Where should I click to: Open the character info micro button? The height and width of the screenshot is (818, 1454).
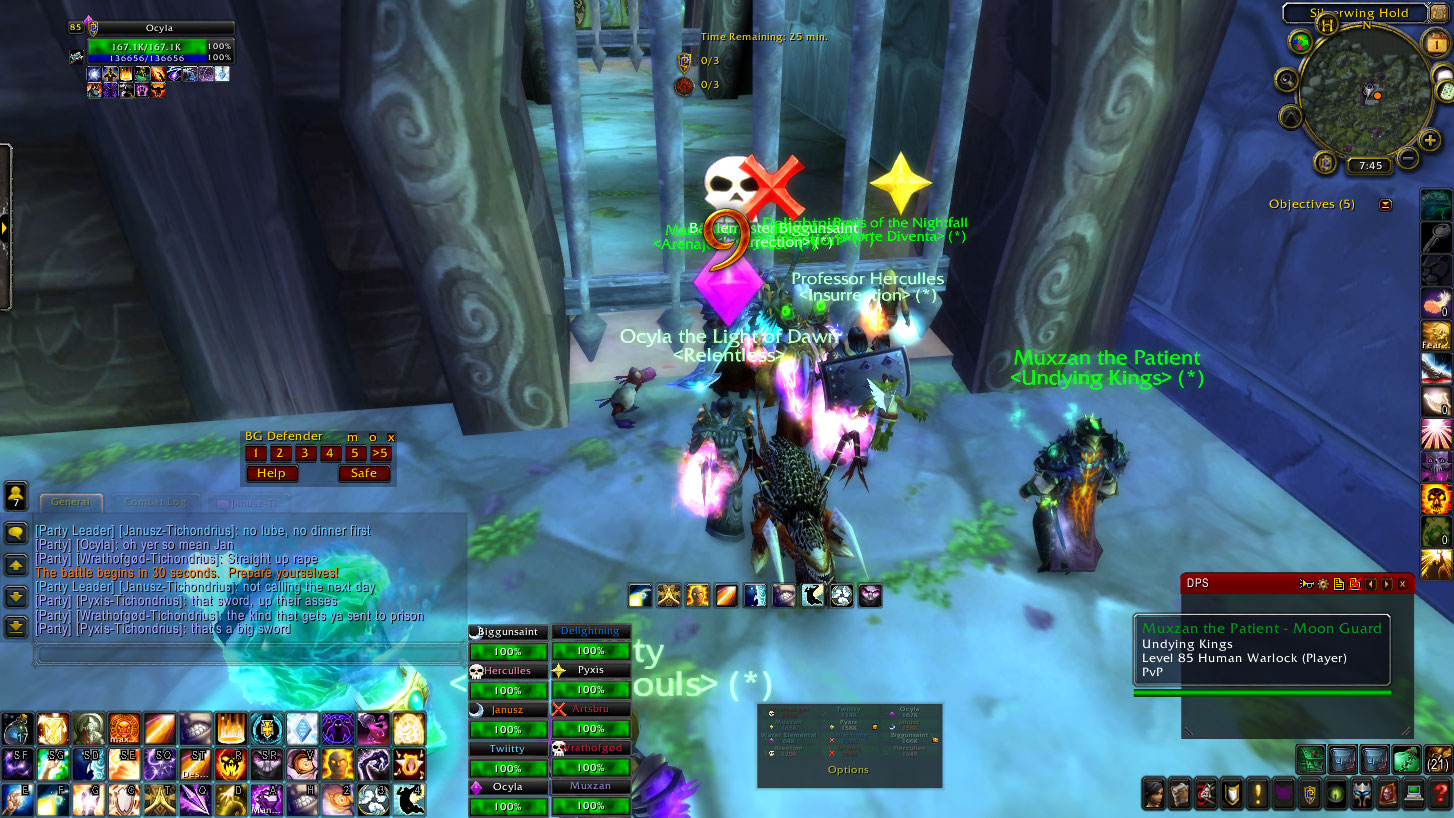(1154, 795)
